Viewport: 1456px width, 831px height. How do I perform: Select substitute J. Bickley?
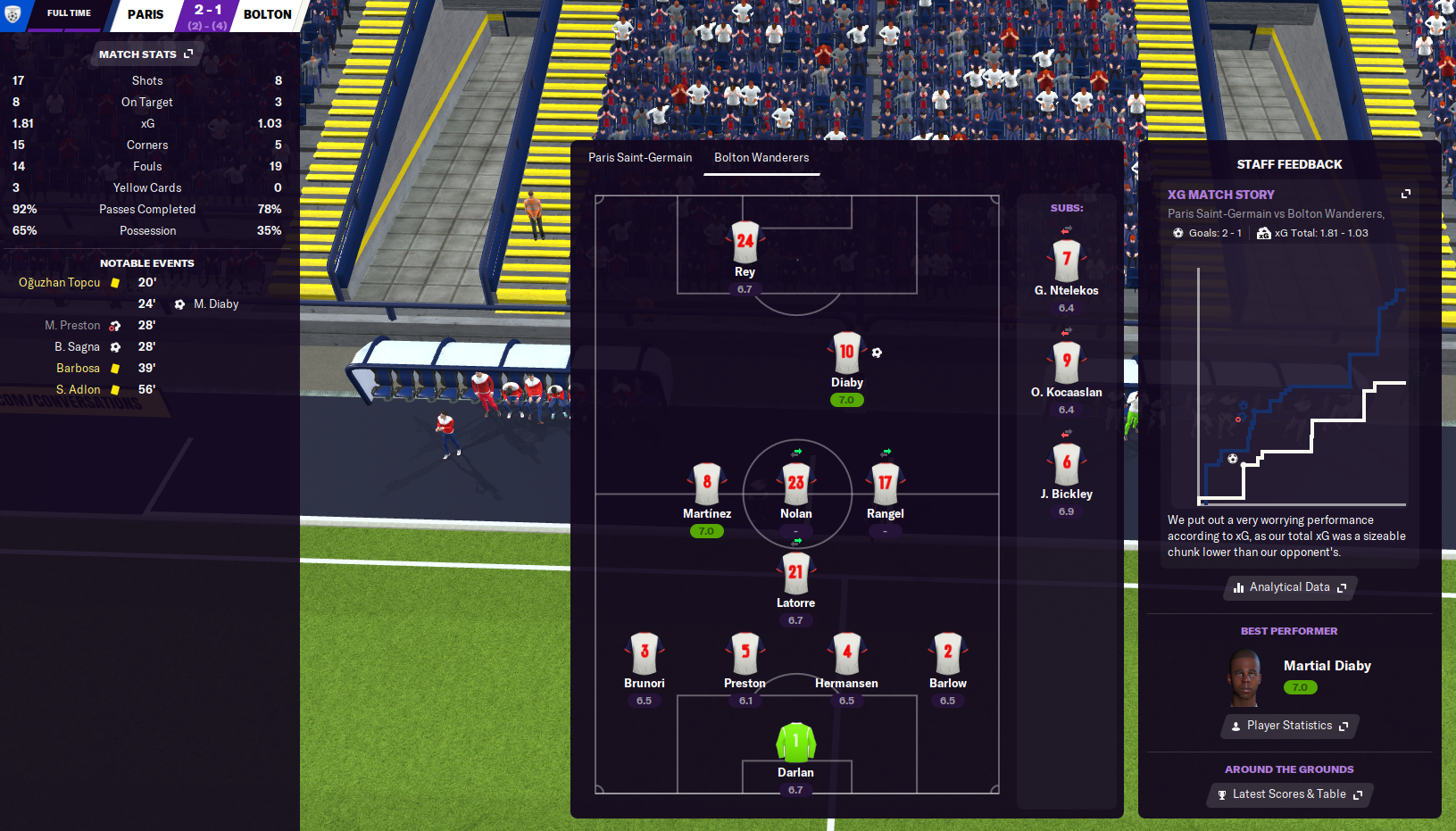tap(1066, 464)
